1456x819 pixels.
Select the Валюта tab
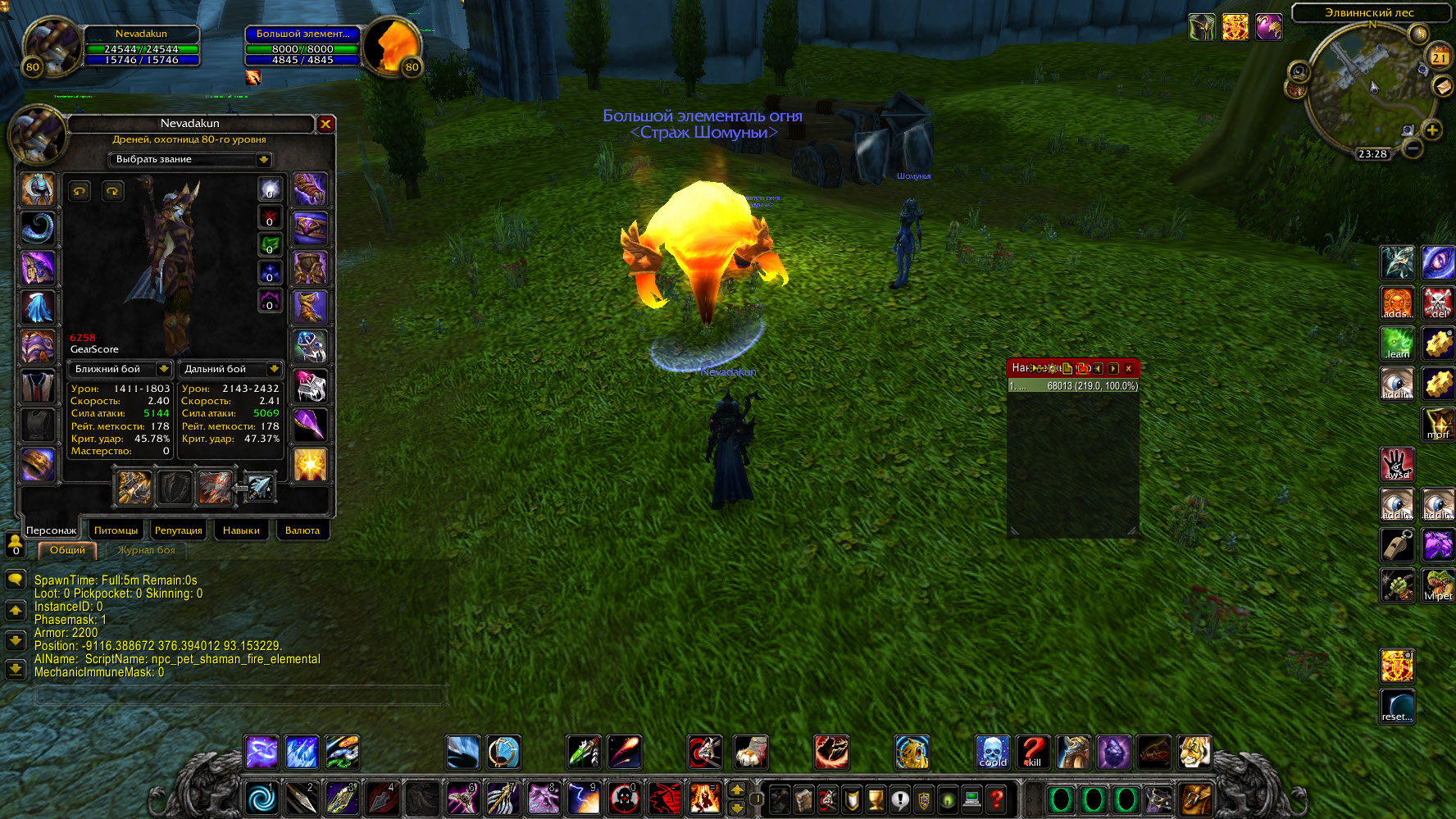tap(303, 530)
